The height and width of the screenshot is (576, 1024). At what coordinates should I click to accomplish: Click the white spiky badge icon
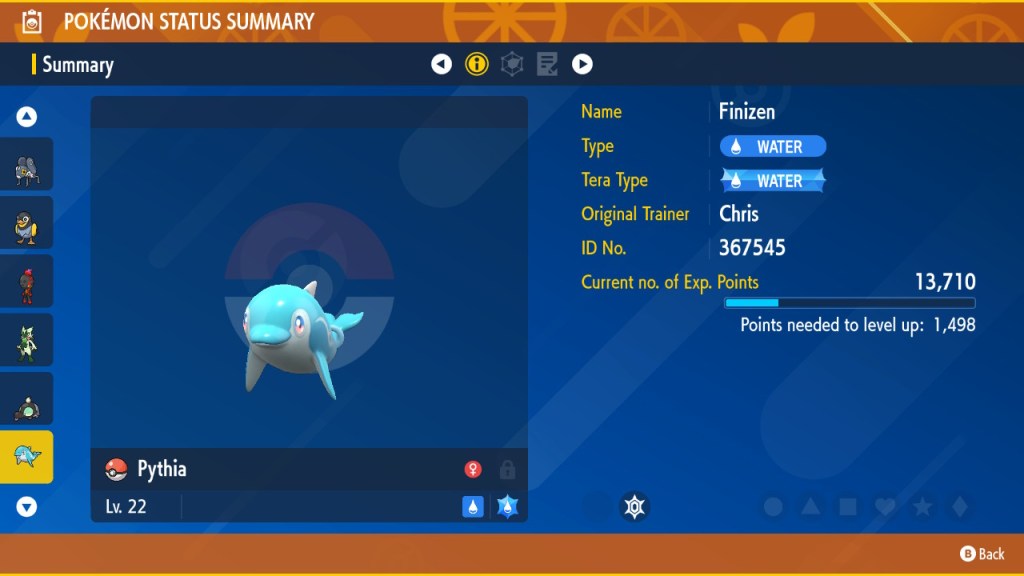click(x=634, y=507)
